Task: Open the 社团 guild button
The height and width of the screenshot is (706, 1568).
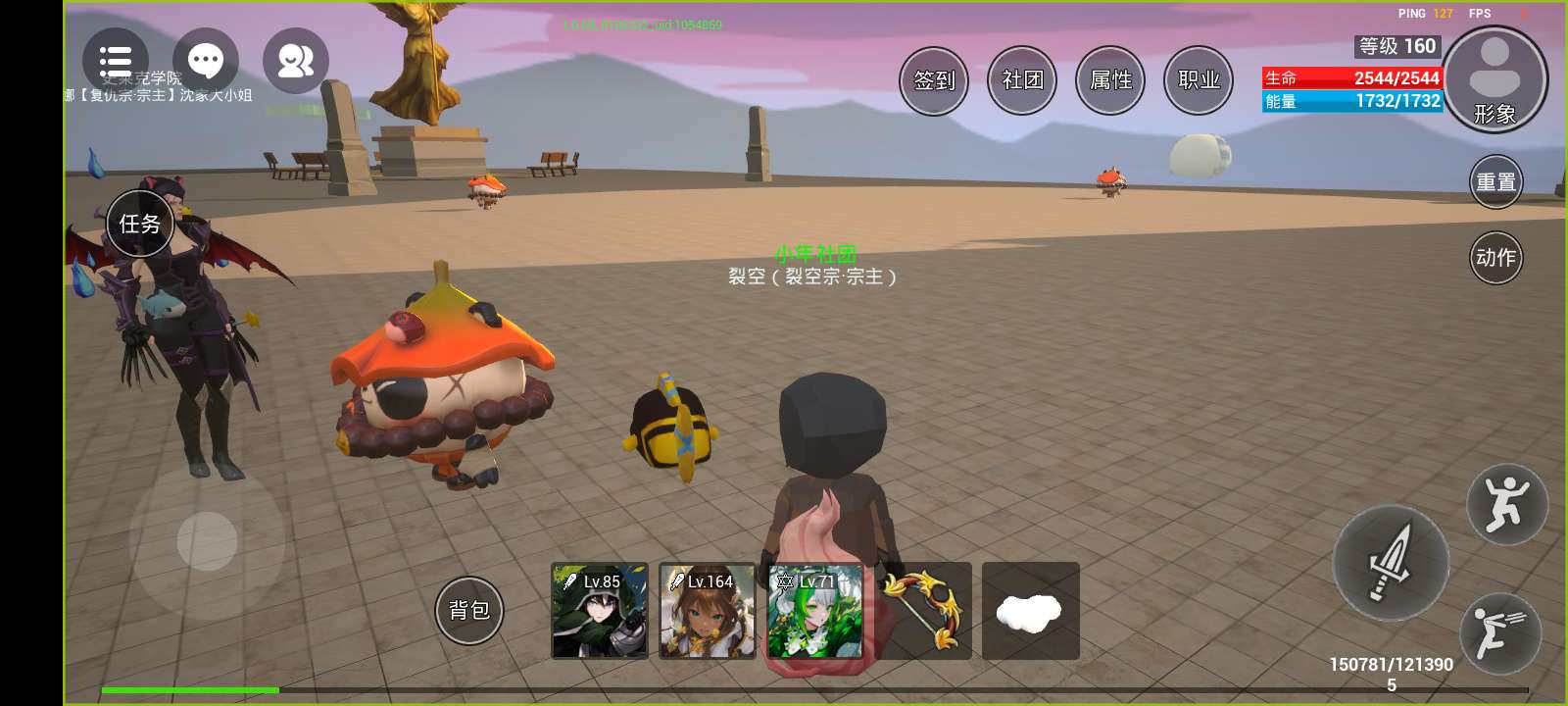Action: [x=1022, y=80]
